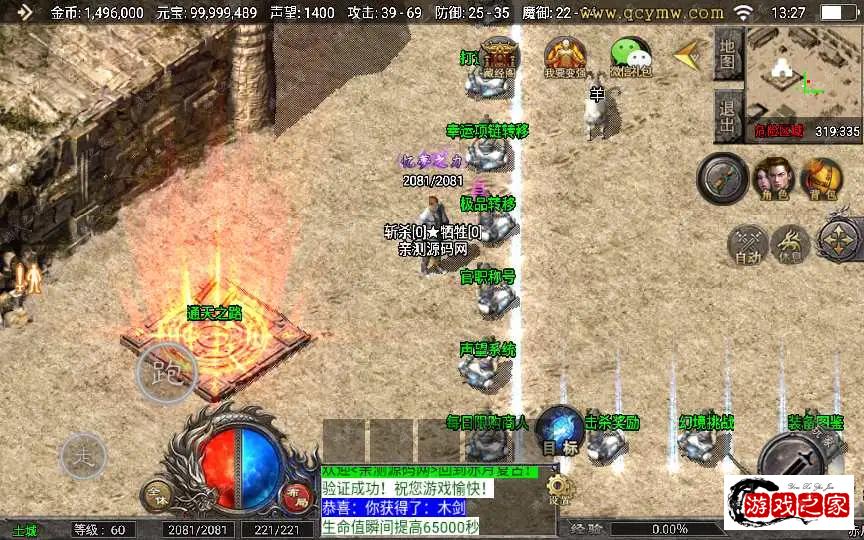Tap the four-arrow movement button
This screenshot has height=540, width=864.
[840, 240]
